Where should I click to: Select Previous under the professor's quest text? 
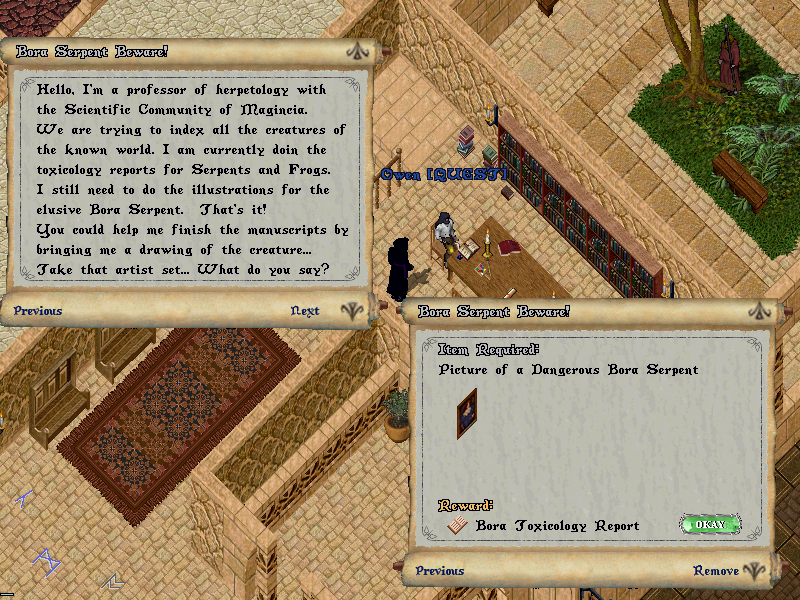(38, 311)
